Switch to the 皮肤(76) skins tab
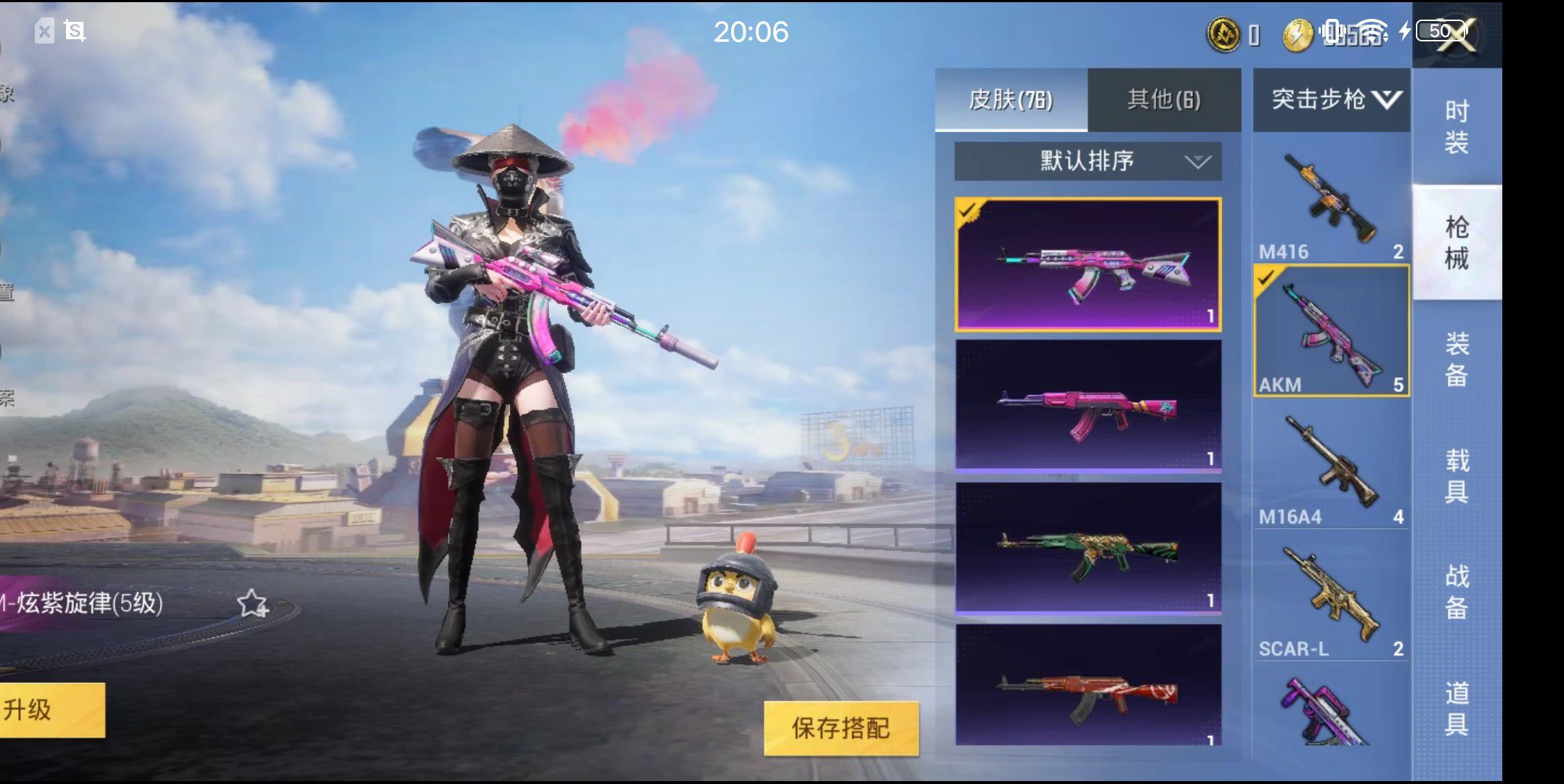The height and width of the screenshot is (784, 1564). coord(1011,99)
